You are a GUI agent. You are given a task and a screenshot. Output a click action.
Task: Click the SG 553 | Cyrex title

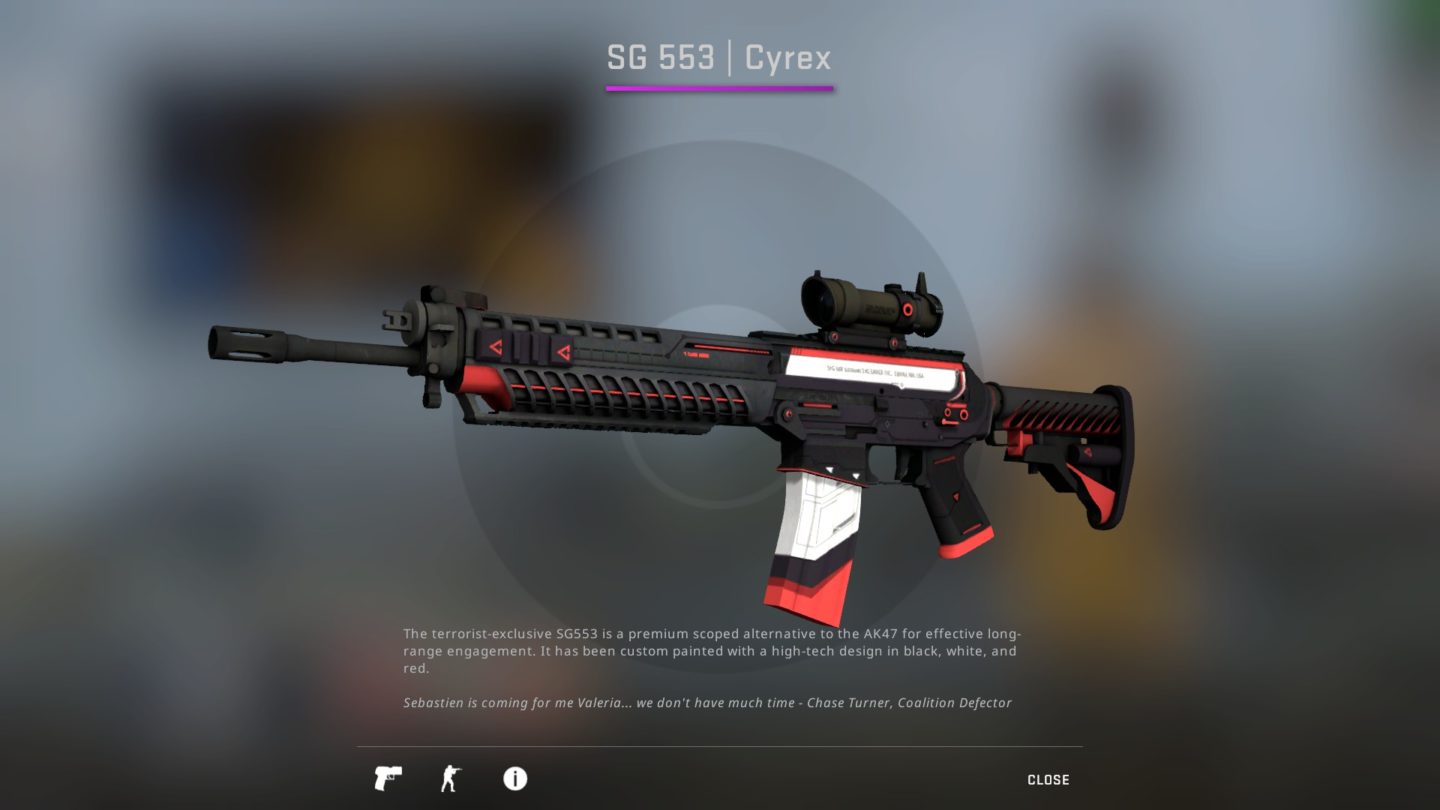(x=719, y=57)
